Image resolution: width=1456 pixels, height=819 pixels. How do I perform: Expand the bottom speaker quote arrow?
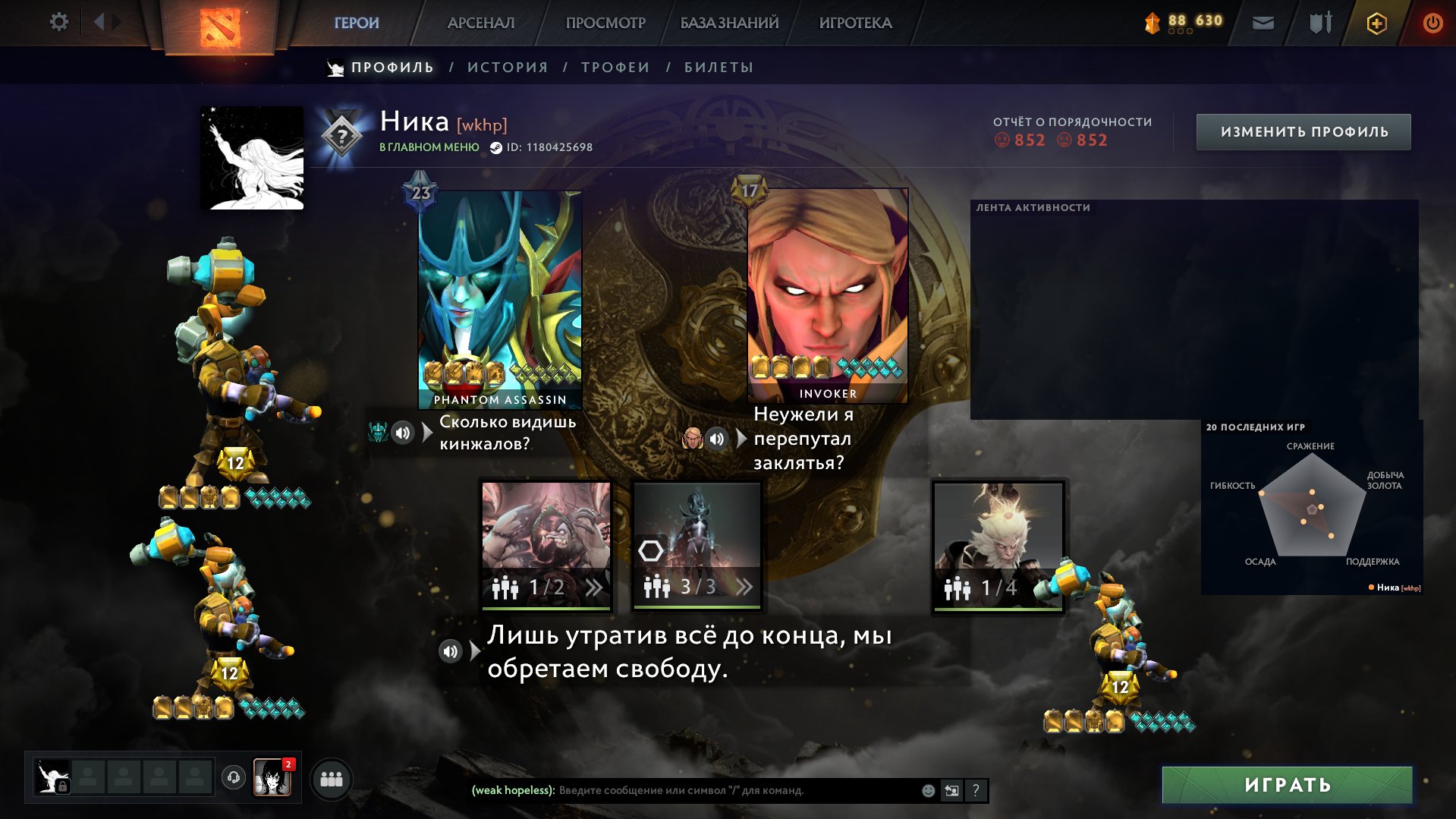point(475,650)
